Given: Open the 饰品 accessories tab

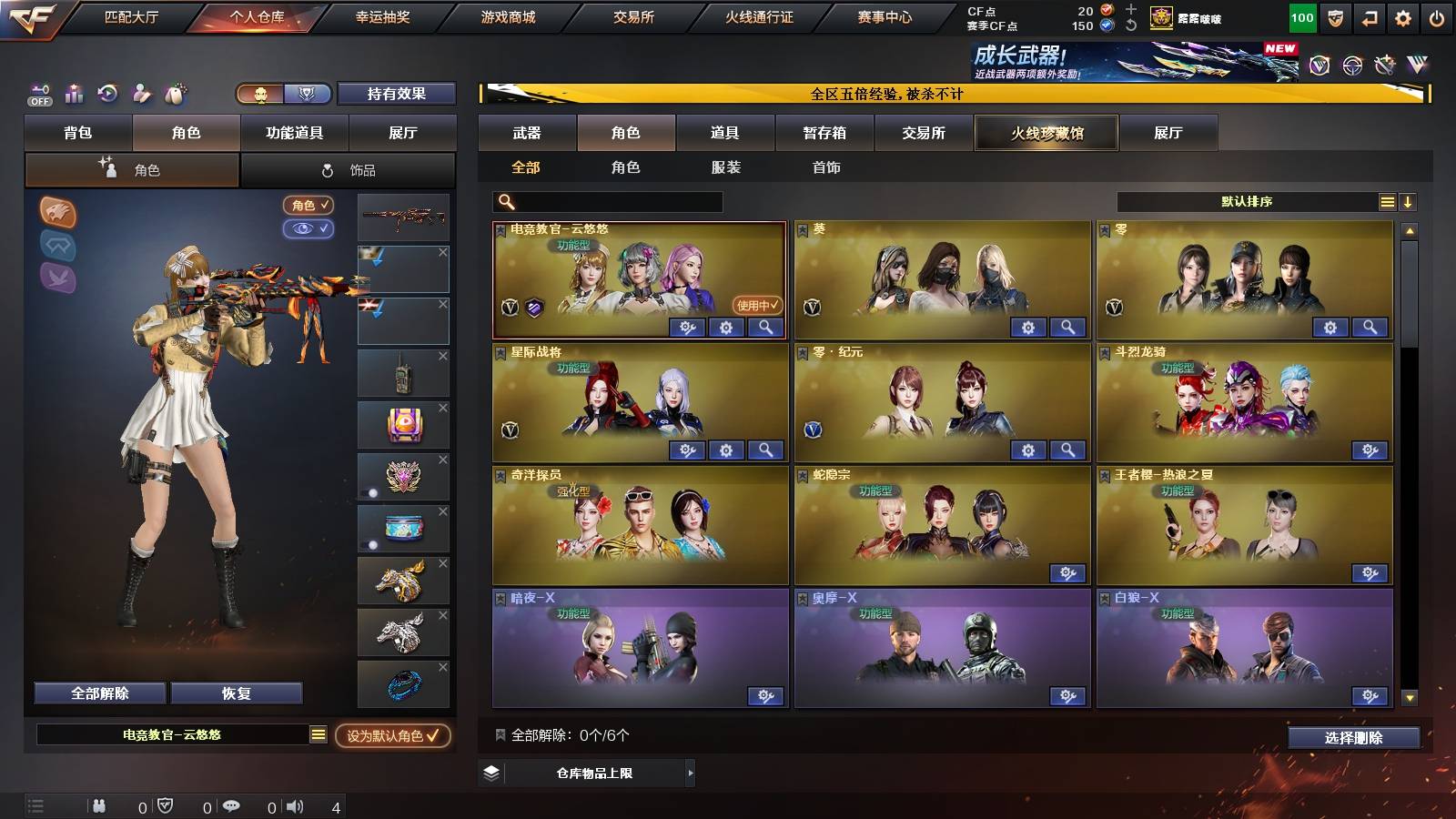Looking at the screenshot, I should tap(349, 169).
